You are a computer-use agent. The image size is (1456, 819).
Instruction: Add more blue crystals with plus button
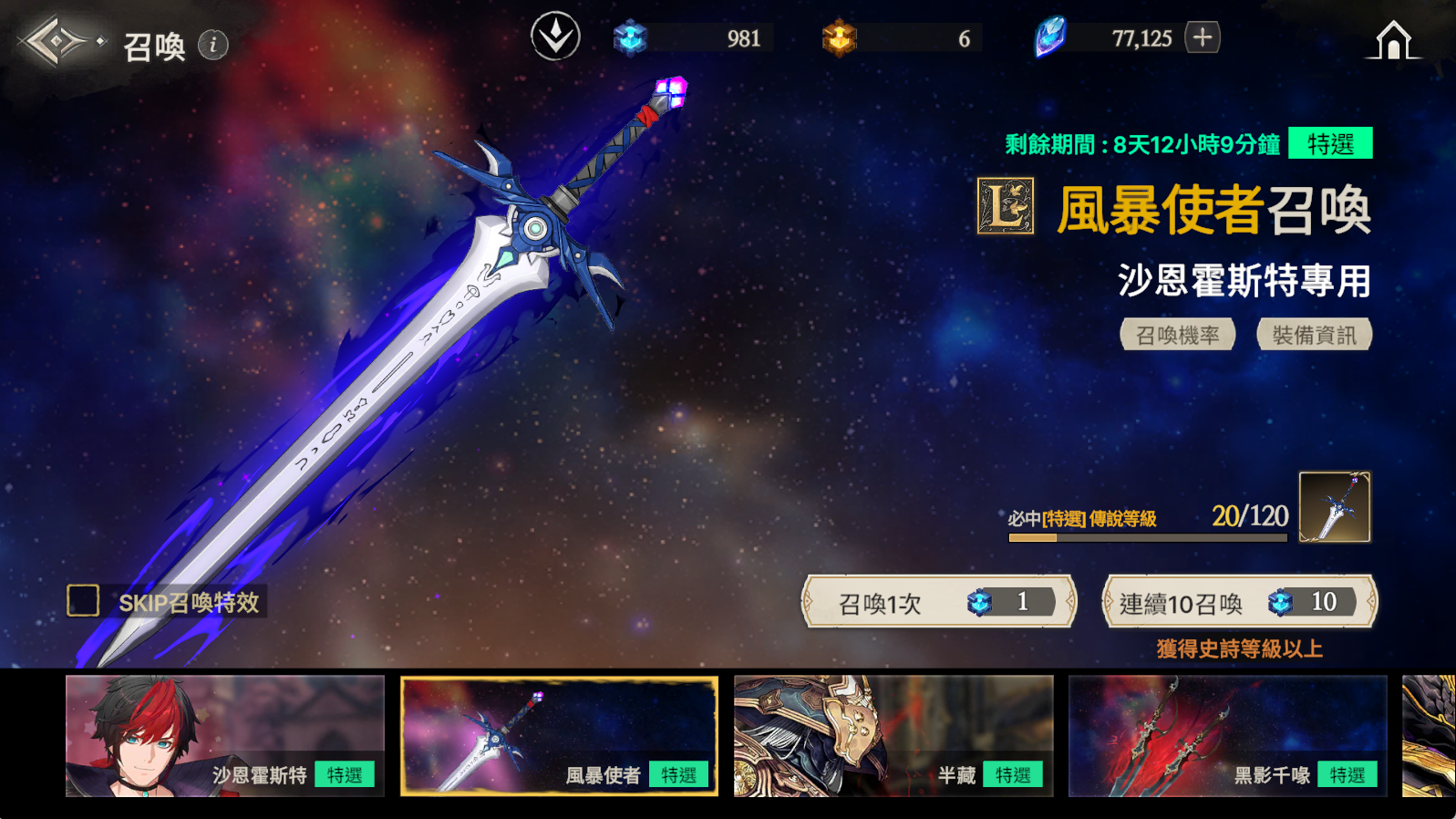[1203, 37]
